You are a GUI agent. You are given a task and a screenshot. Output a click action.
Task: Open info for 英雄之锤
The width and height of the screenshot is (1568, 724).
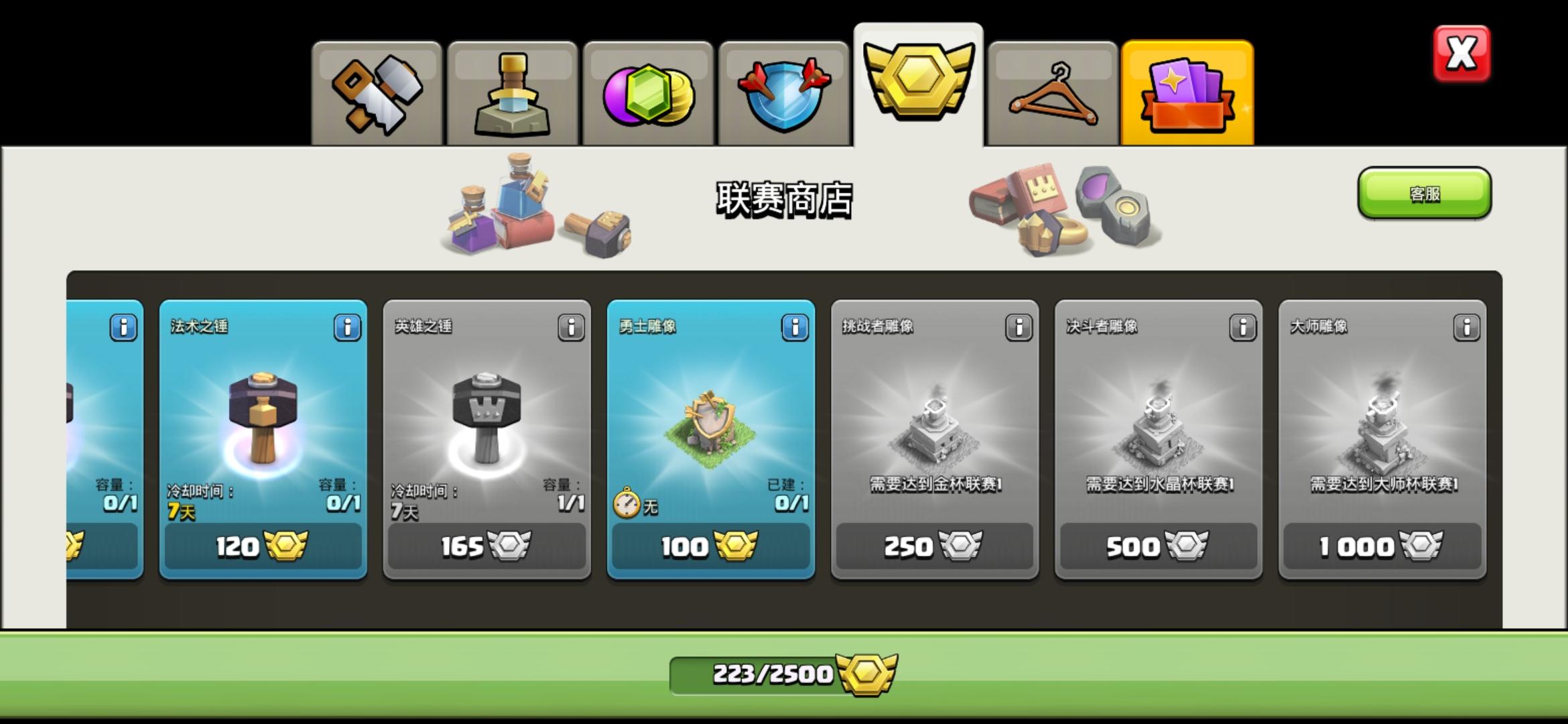point(572,328)
